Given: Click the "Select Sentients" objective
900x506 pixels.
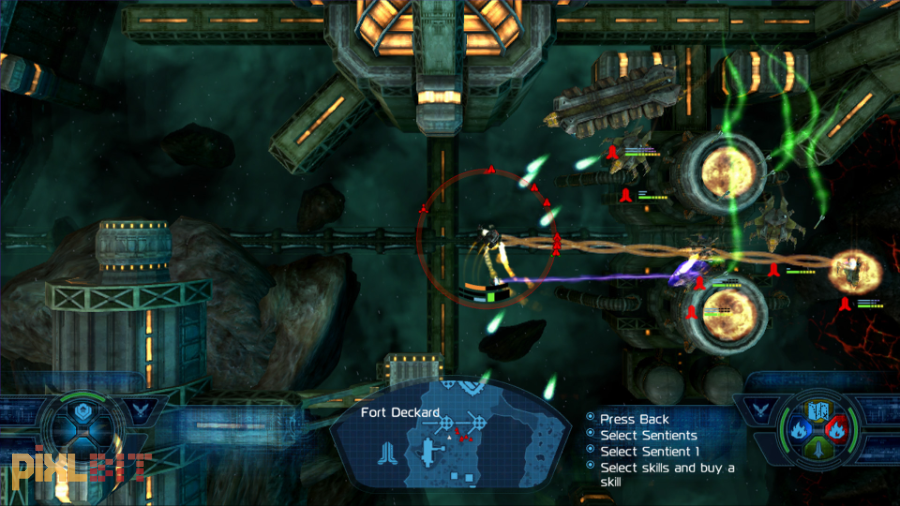Looking at the screenshot, I should click(648, 435).
